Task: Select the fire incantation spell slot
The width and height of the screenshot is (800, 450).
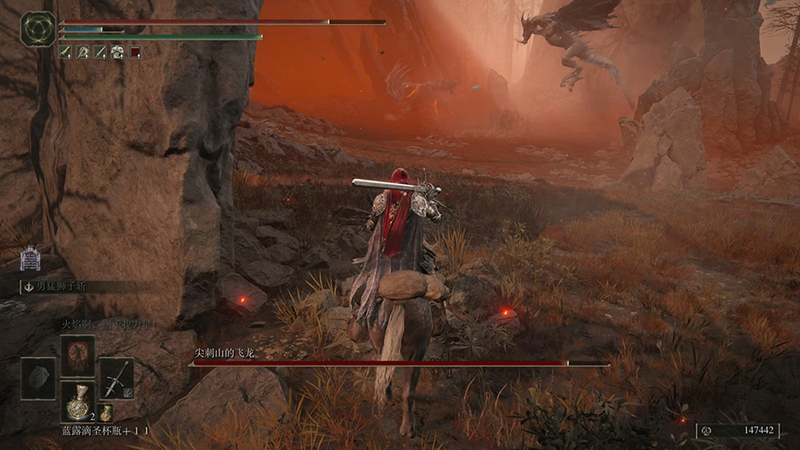Action: click(77, 356)
